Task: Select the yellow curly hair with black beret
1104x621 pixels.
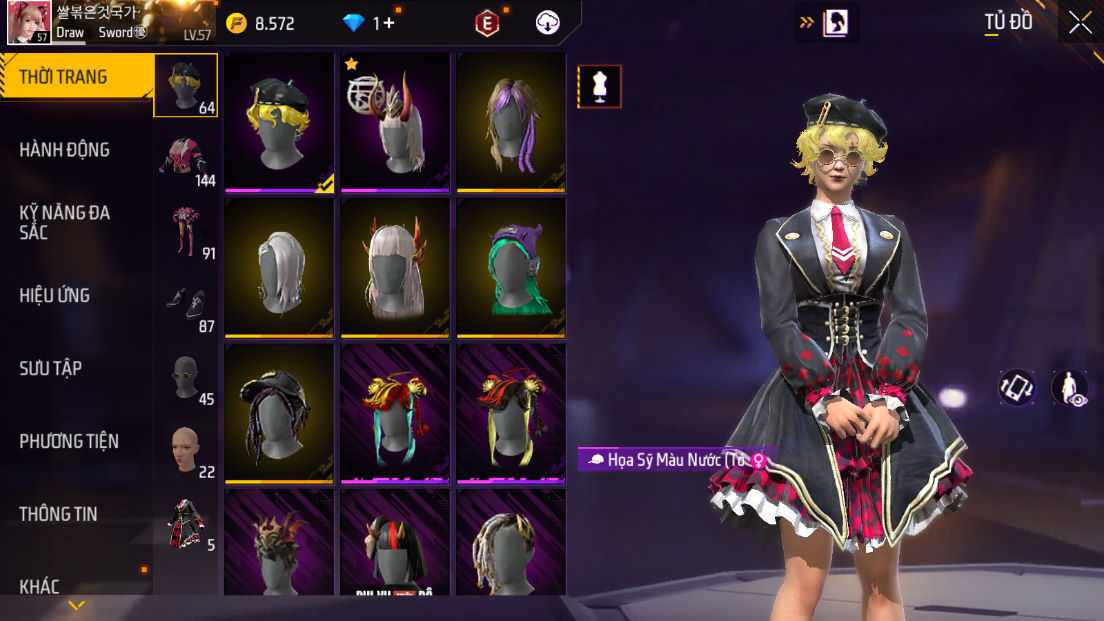Action: 279,121
